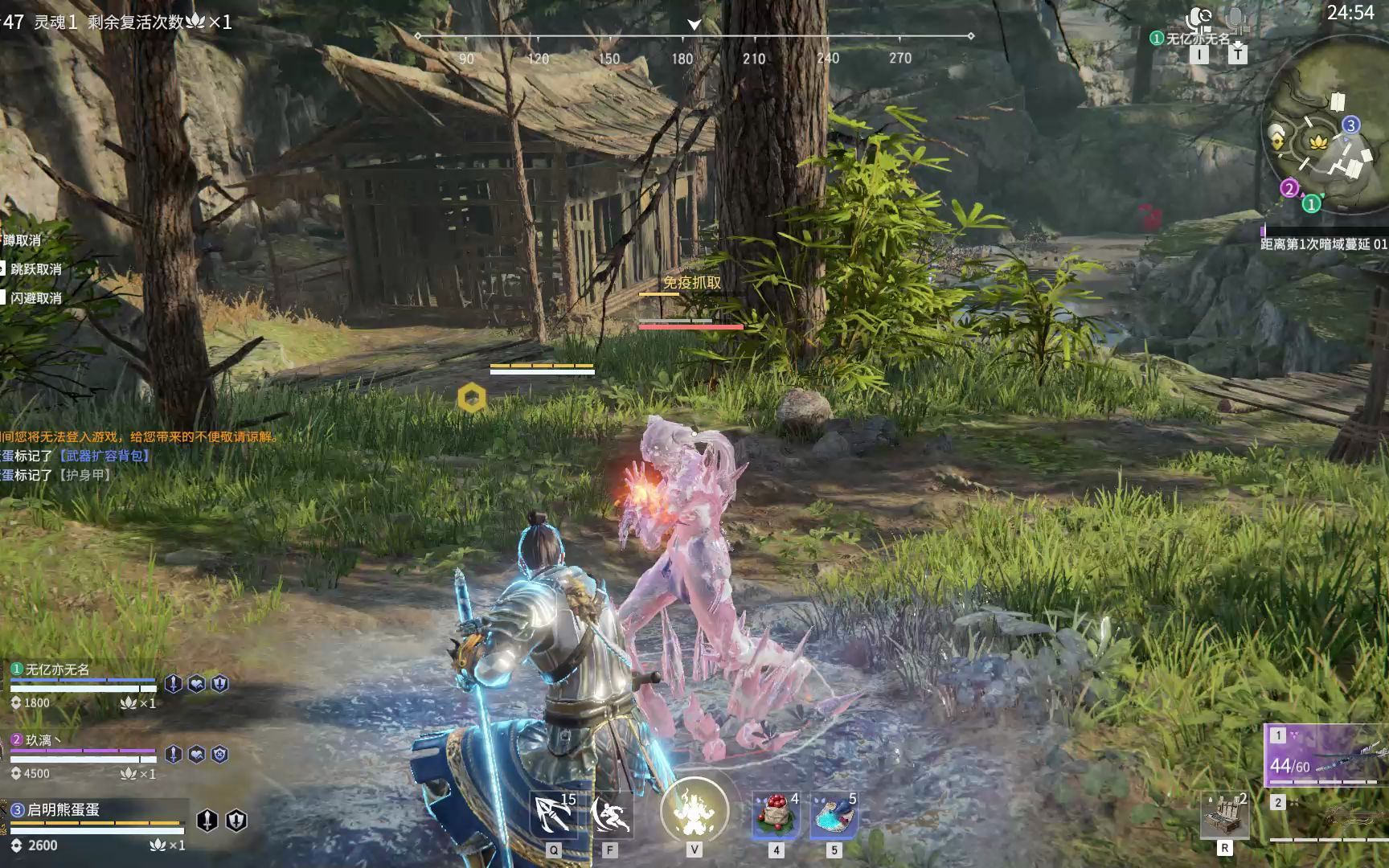Toggle the microphone icon
The width and height of the screenshot is (1389, 868).
click(1238, 19)
